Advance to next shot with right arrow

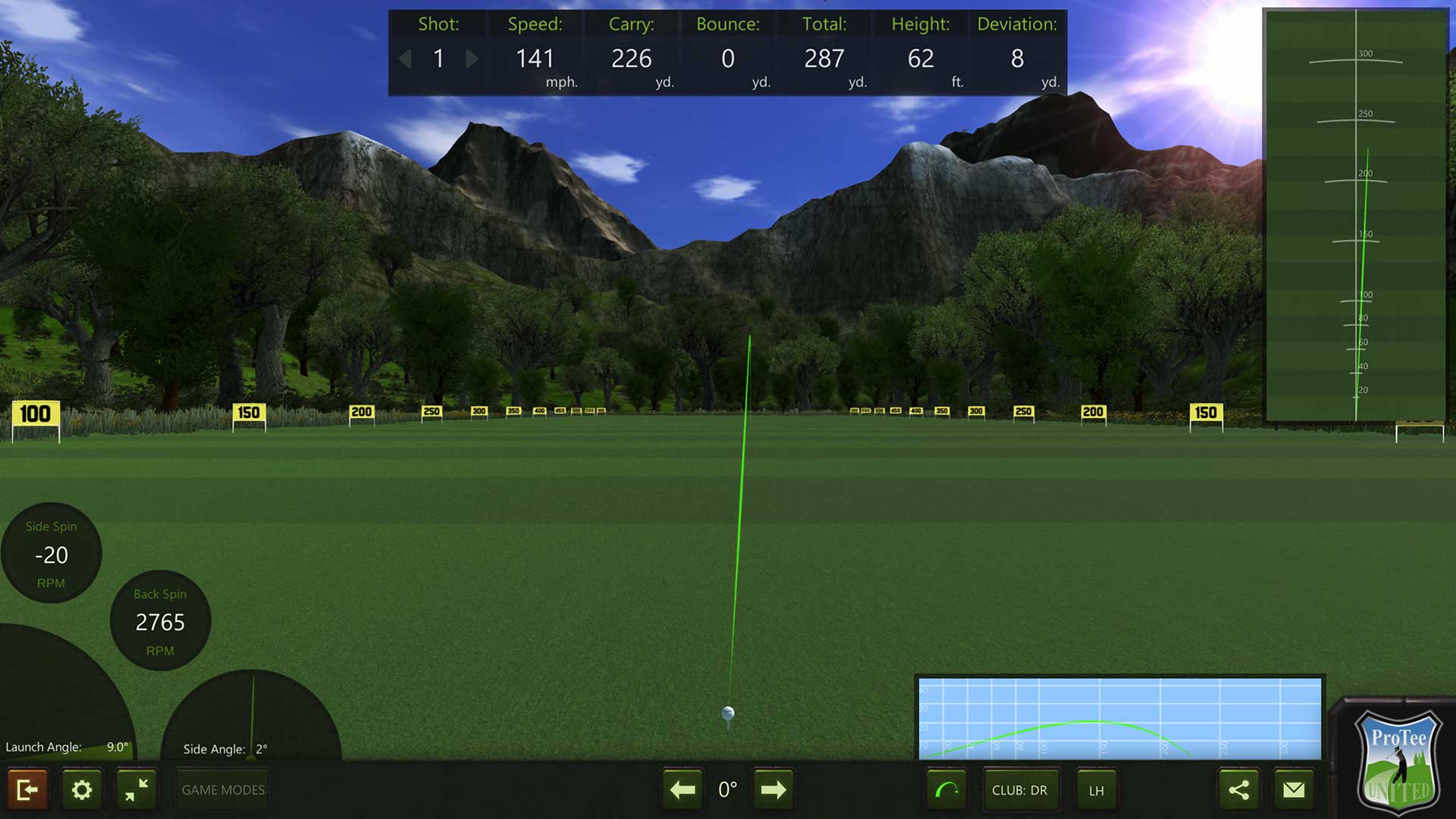click(472, 58)
